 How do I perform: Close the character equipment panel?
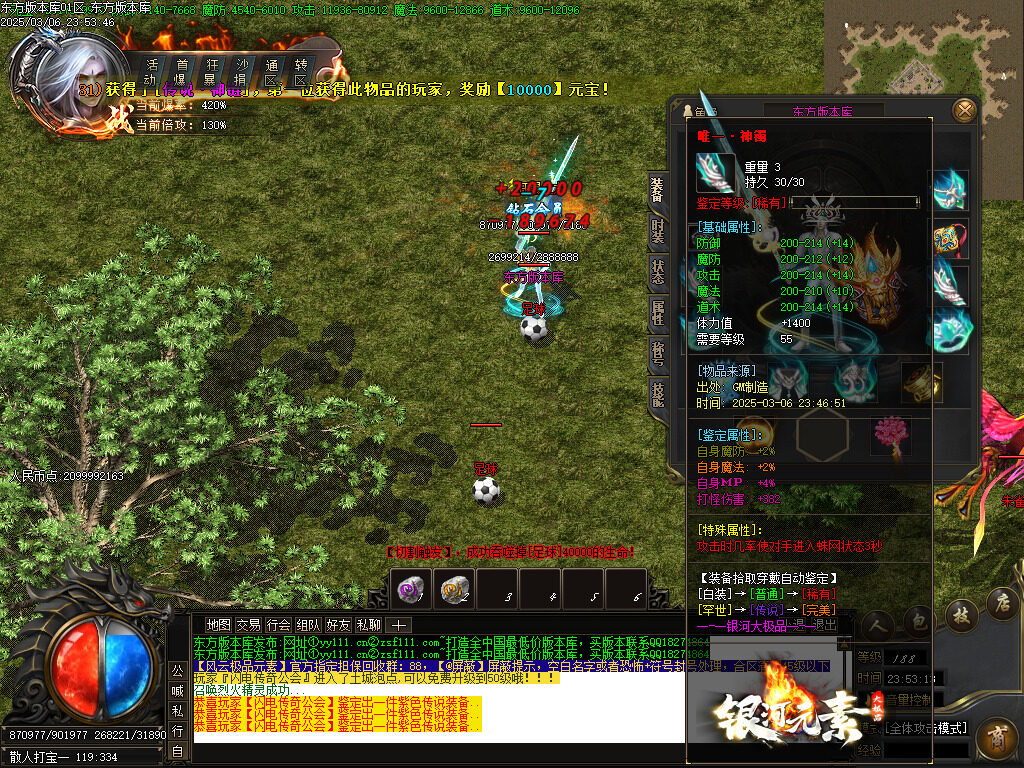point(964,110)
